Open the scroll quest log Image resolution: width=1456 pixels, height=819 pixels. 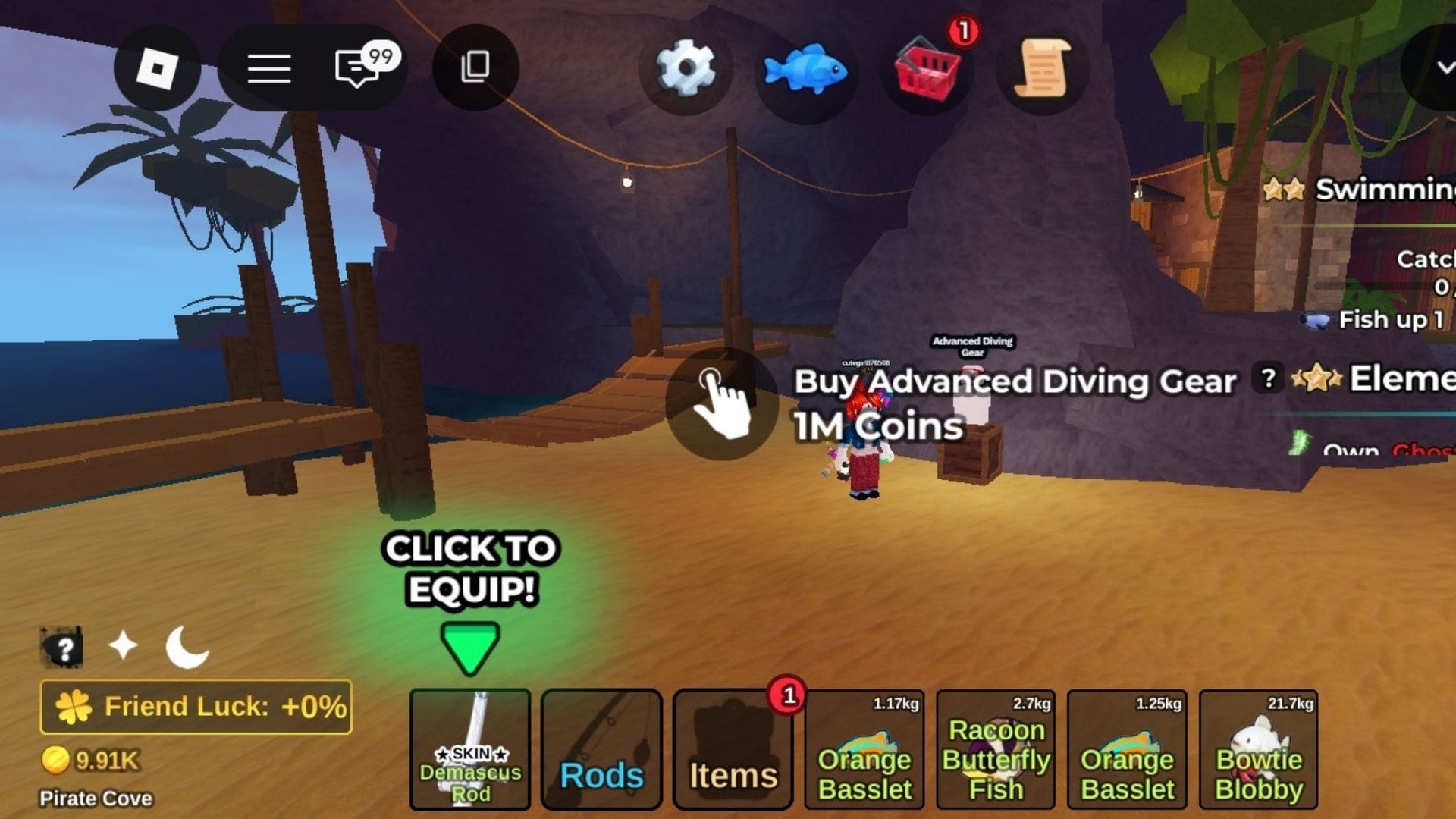[1043, 70]
